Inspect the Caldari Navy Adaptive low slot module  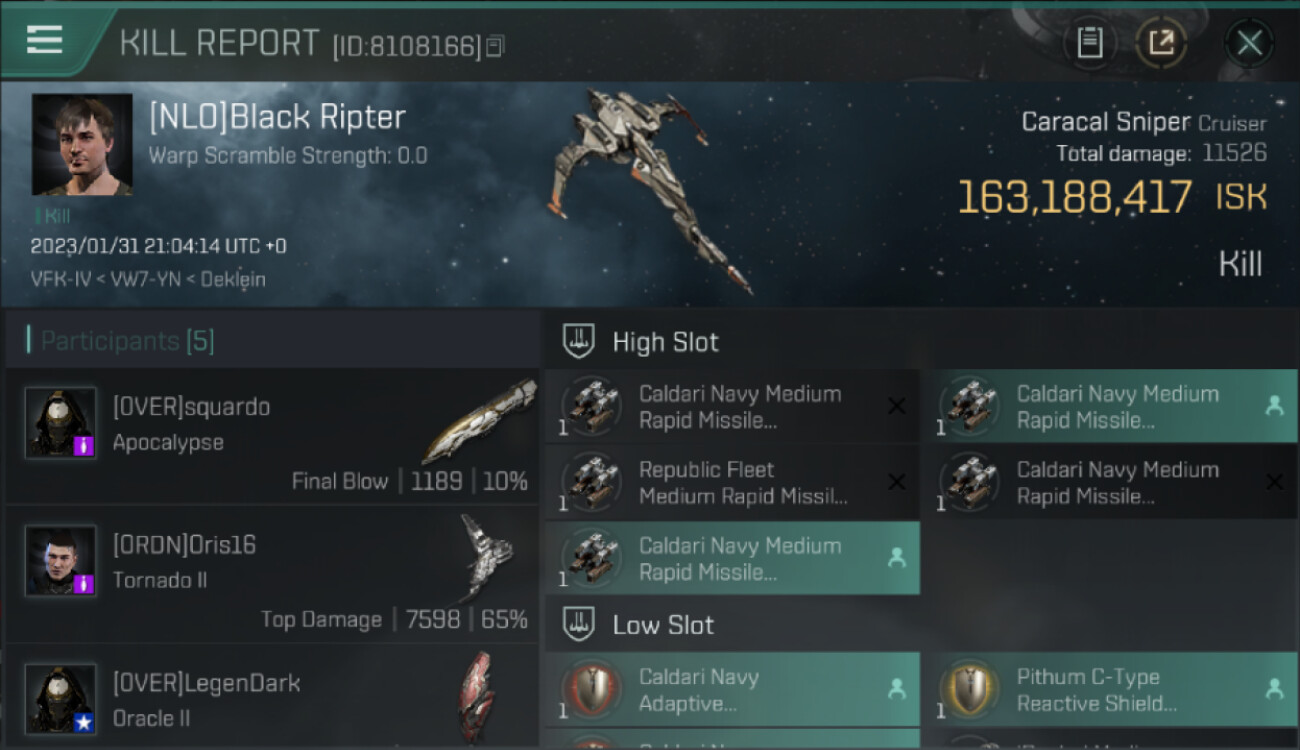pyautogui.click(x=732, y=690)
